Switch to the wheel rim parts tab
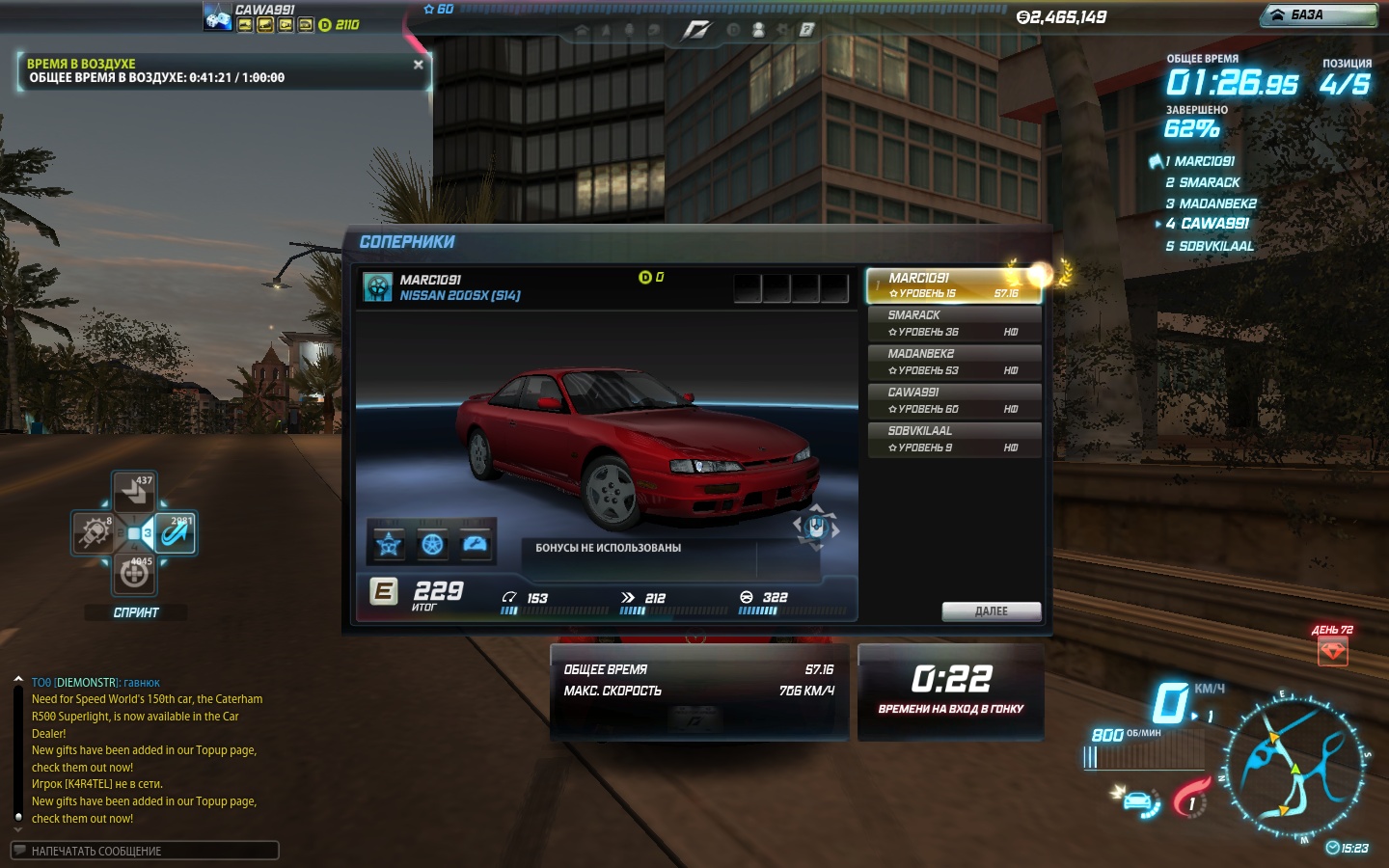The height and width of the screenshot is (868, 1389). 433,546
